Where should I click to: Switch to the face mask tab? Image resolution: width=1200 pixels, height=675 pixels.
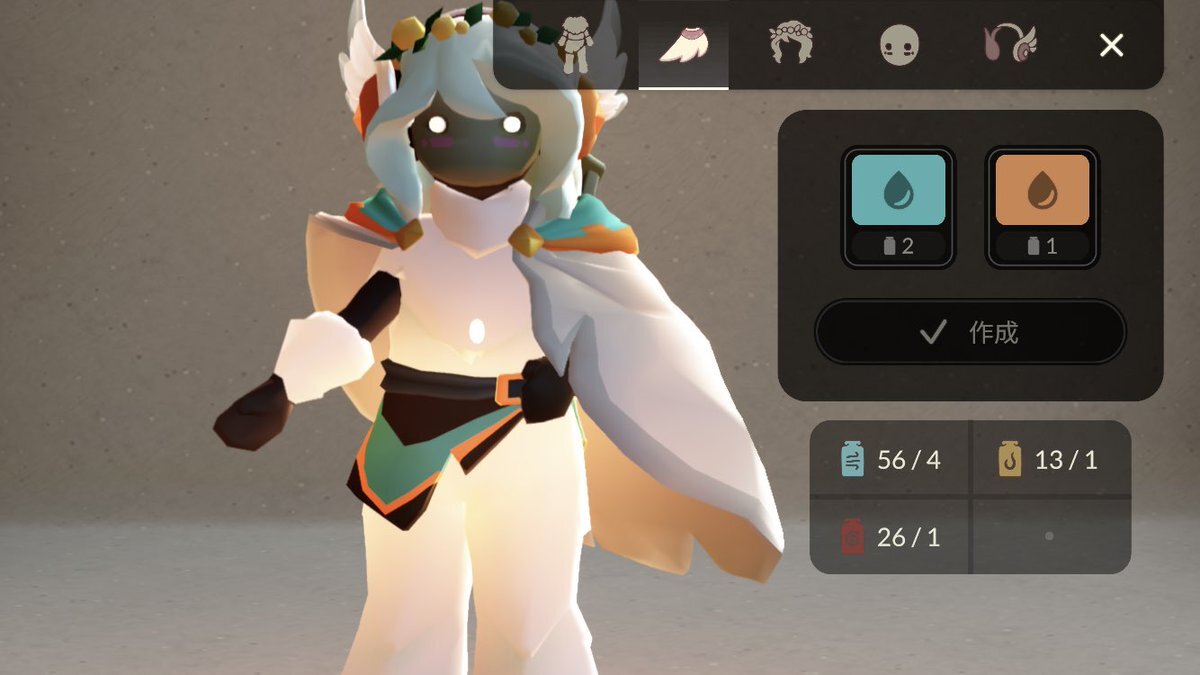click(898, 46)
